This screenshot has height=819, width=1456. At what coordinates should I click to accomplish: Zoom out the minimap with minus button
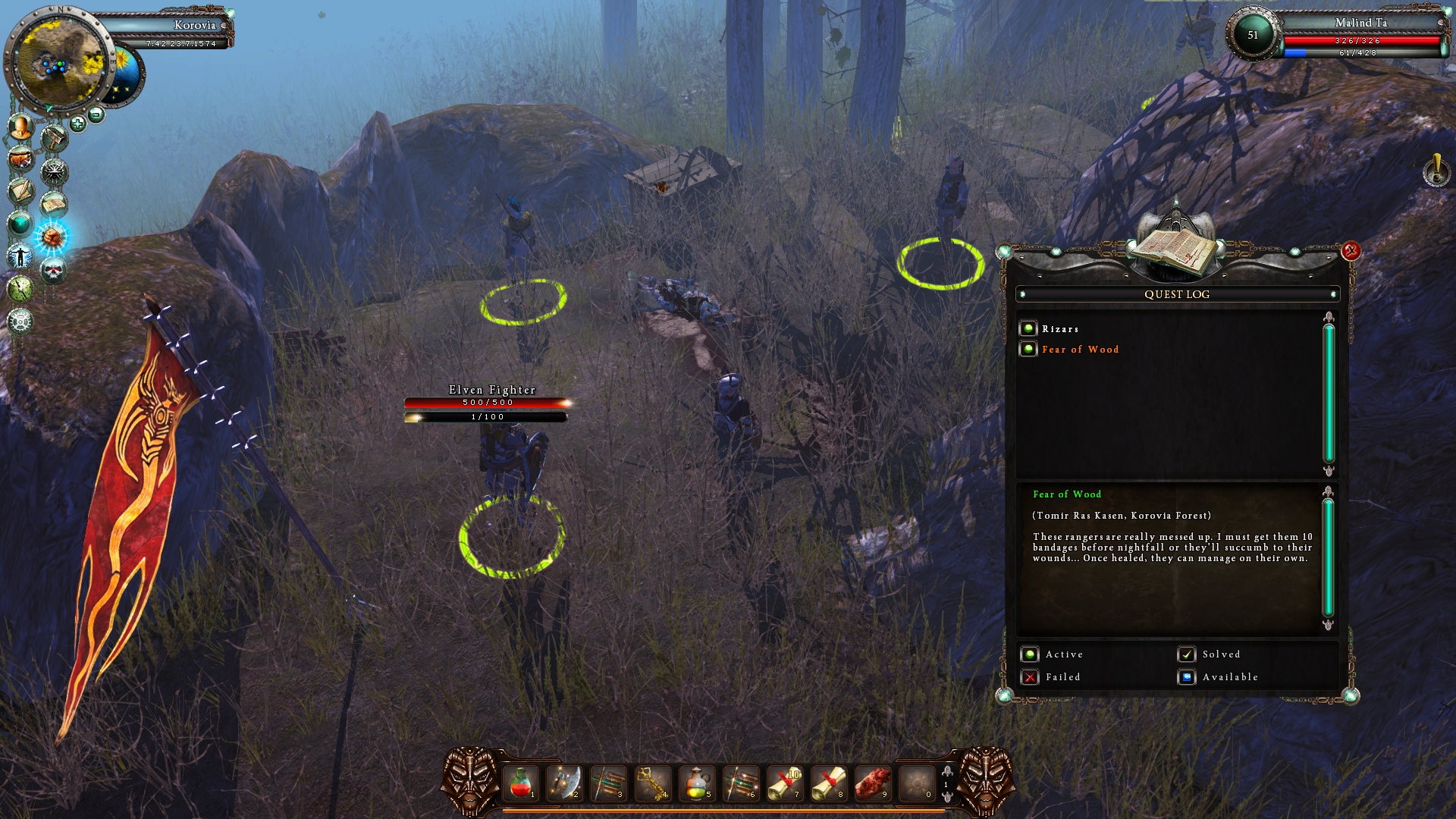coord(96,115)
